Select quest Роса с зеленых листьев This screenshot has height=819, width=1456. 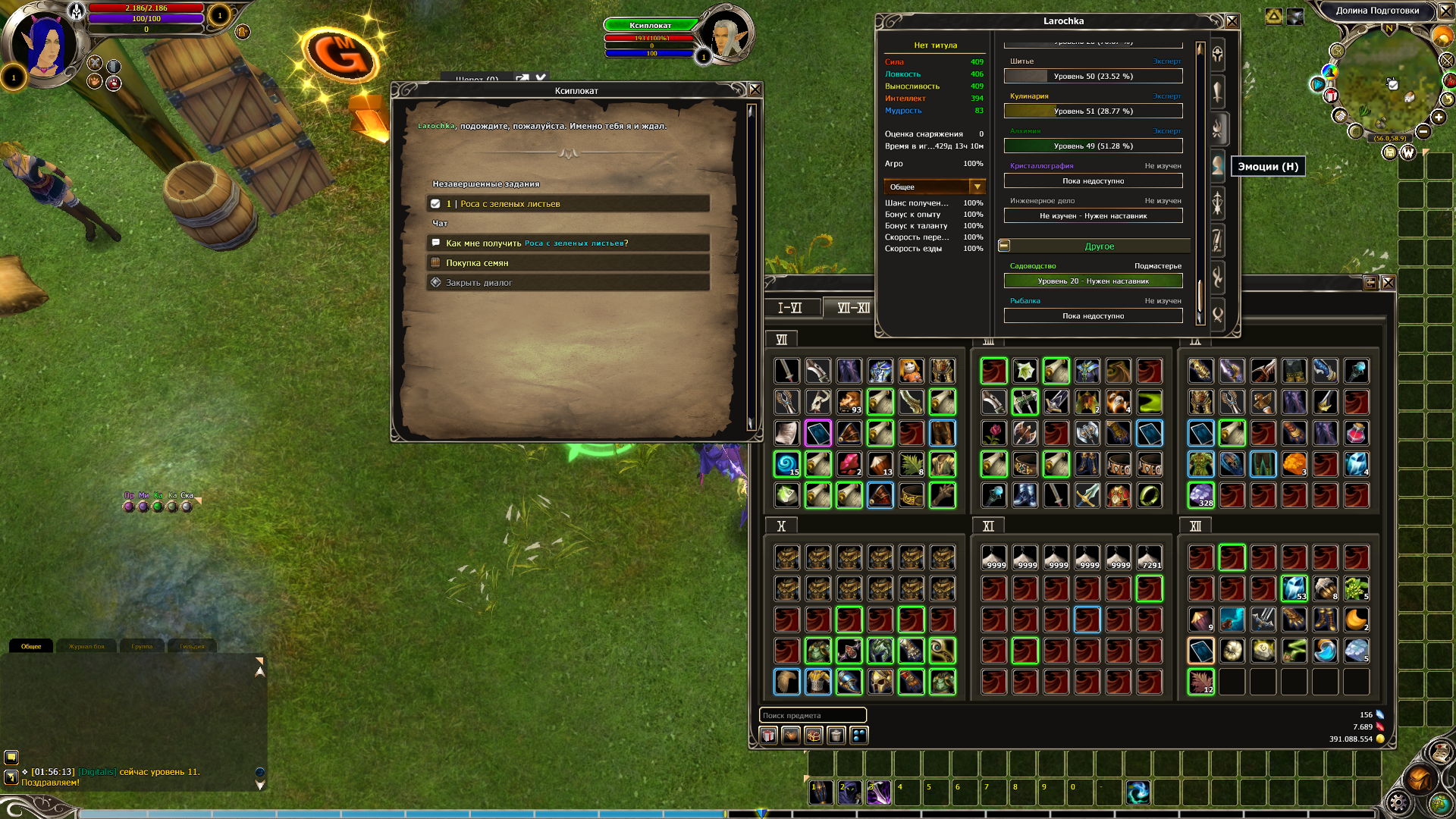[569, 204]
